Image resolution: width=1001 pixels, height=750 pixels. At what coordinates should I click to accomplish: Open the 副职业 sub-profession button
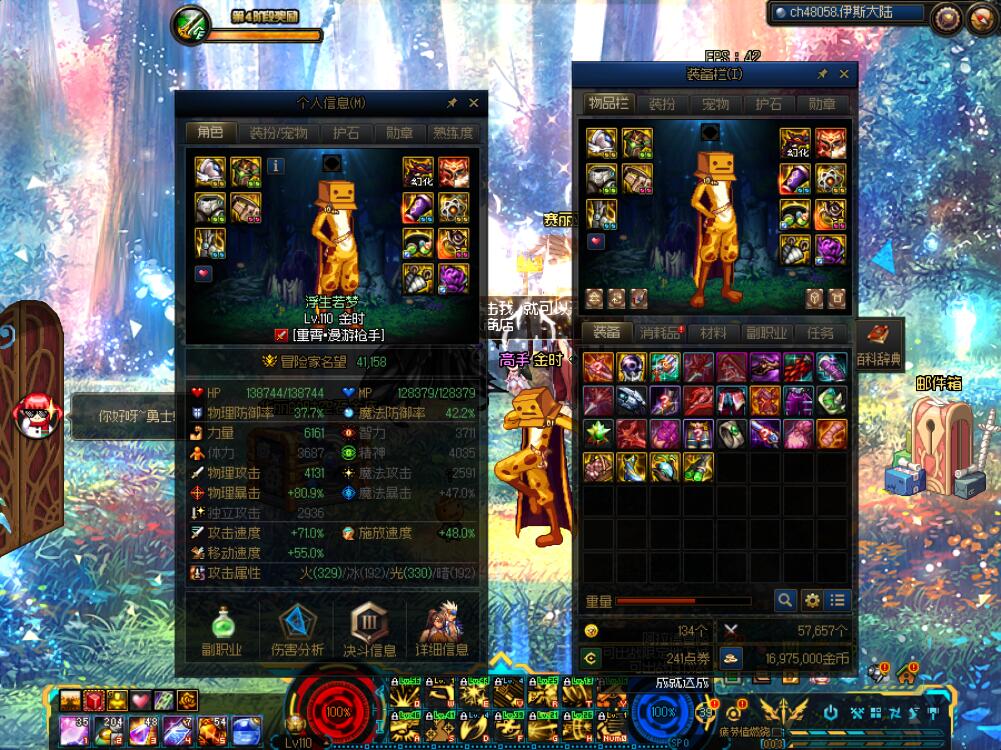point(221,631)
